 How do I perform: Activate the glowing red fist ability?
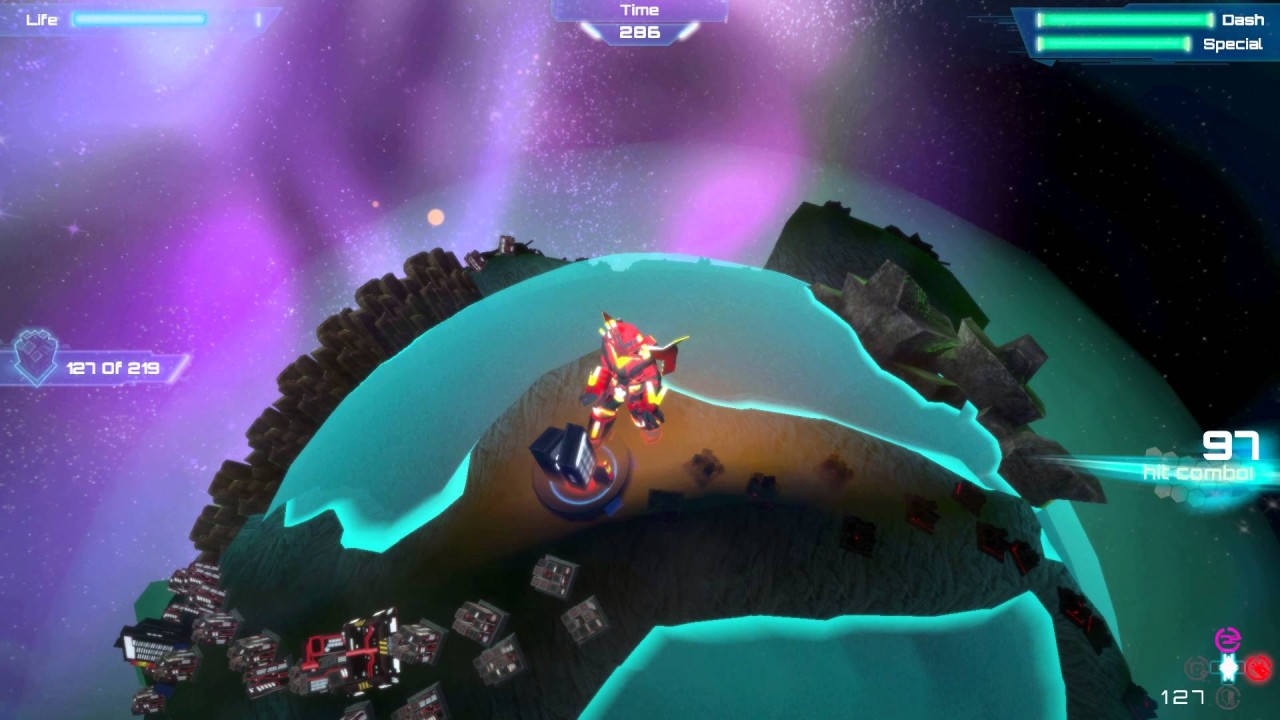[x=1258, y=667]
